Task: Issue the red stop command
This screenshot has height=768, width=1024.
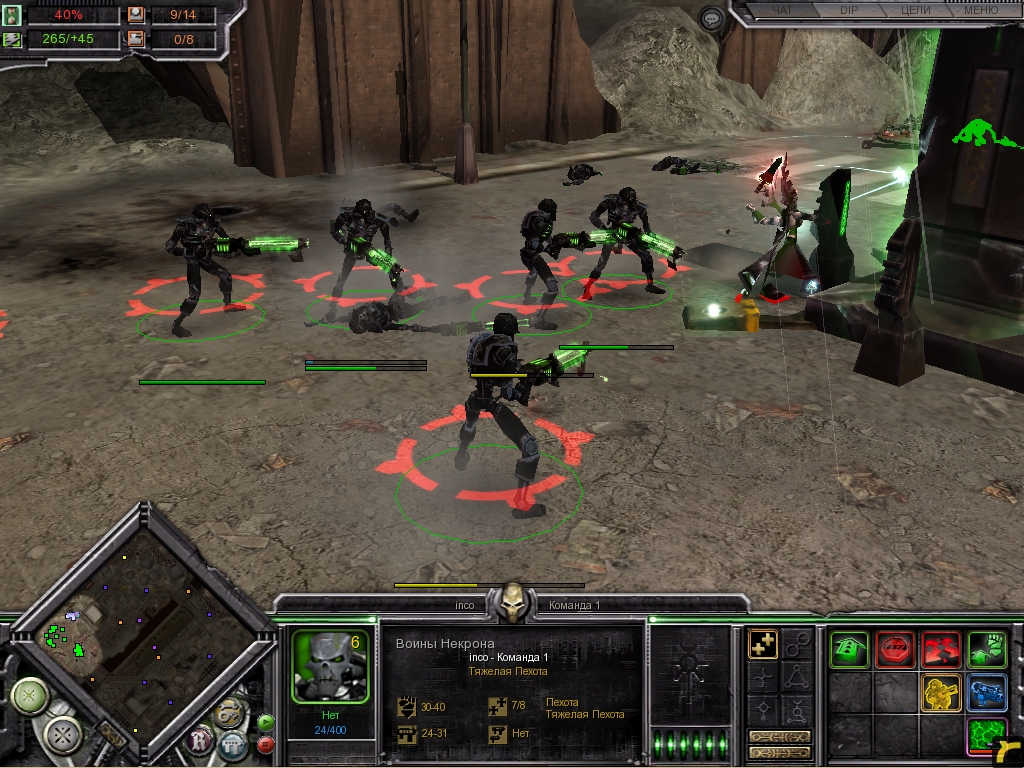Action: click(895, 649)
